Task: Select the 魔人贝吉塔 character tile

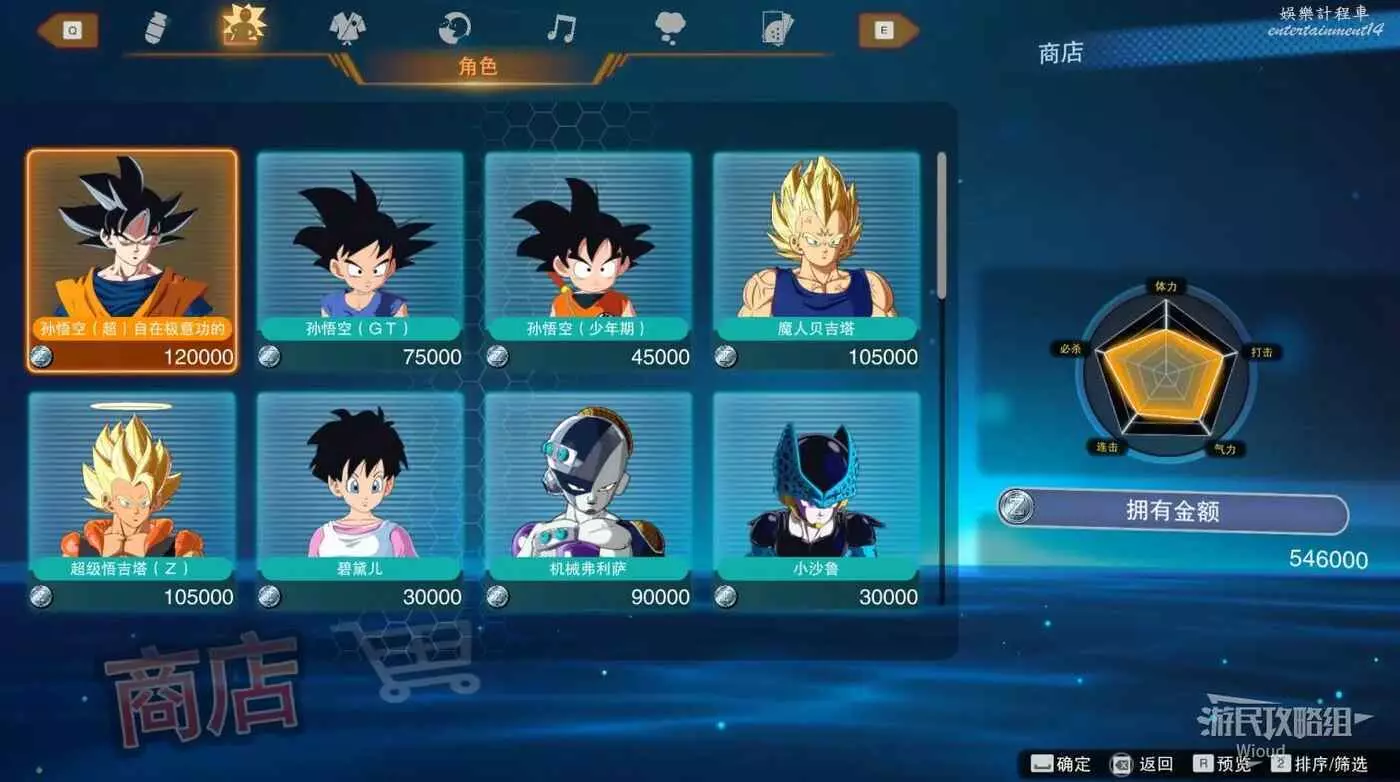Action: click(816, 260)
